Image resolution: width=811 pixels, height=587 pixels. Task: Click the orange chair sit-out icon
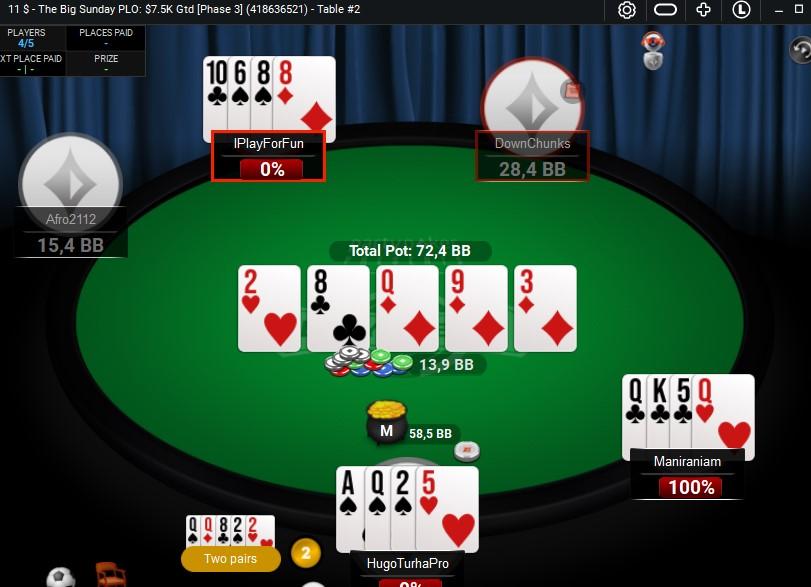110,575
